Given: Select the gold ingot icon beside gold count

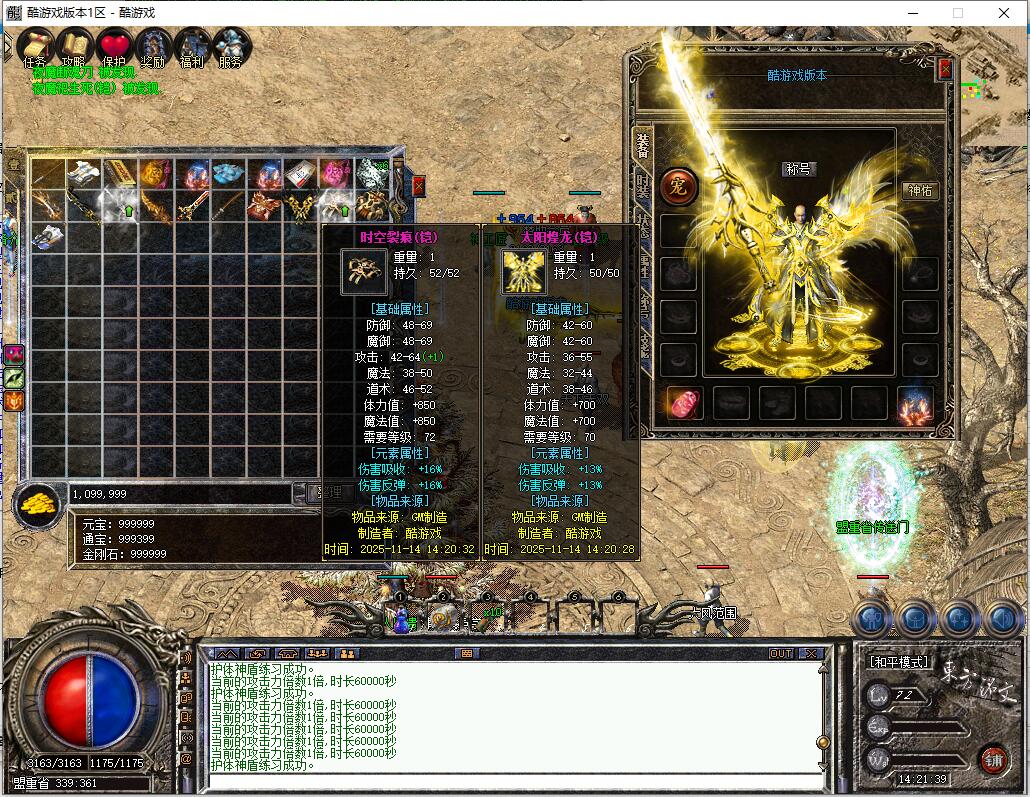Looking at the screenshot, I should point(39,502).
